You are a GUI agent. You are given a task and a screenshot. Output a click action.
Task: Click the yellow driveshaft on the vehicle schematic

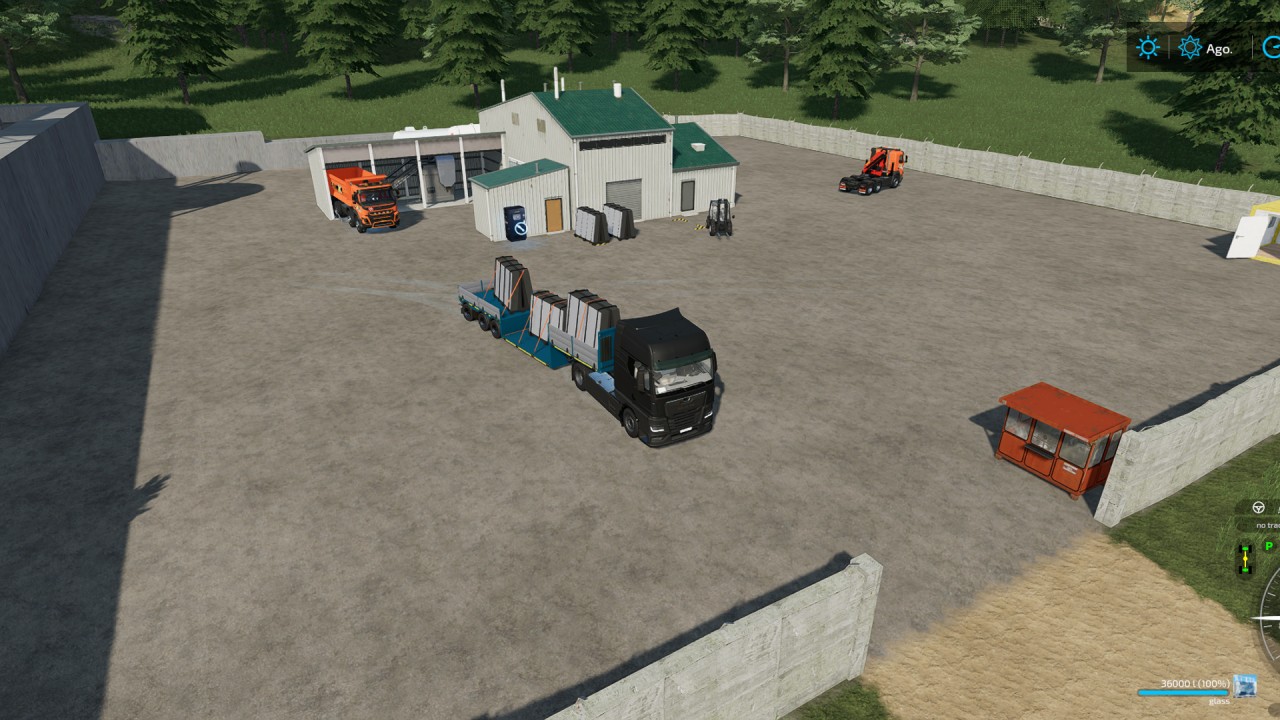point(1245,559)
